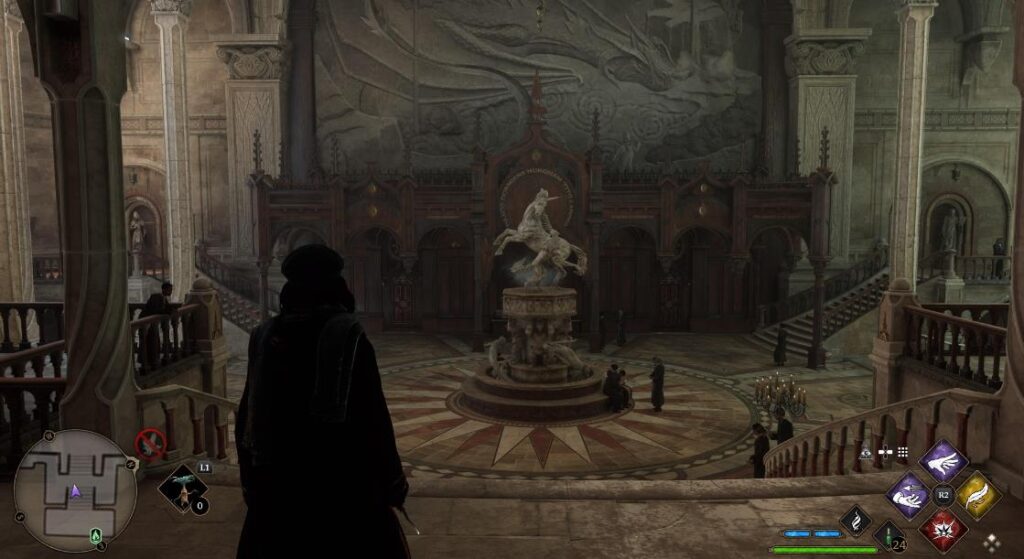Select the green Floo flame marker on minimap
The height and width of the screenshot is (559, 1024).
pos(95,533)
